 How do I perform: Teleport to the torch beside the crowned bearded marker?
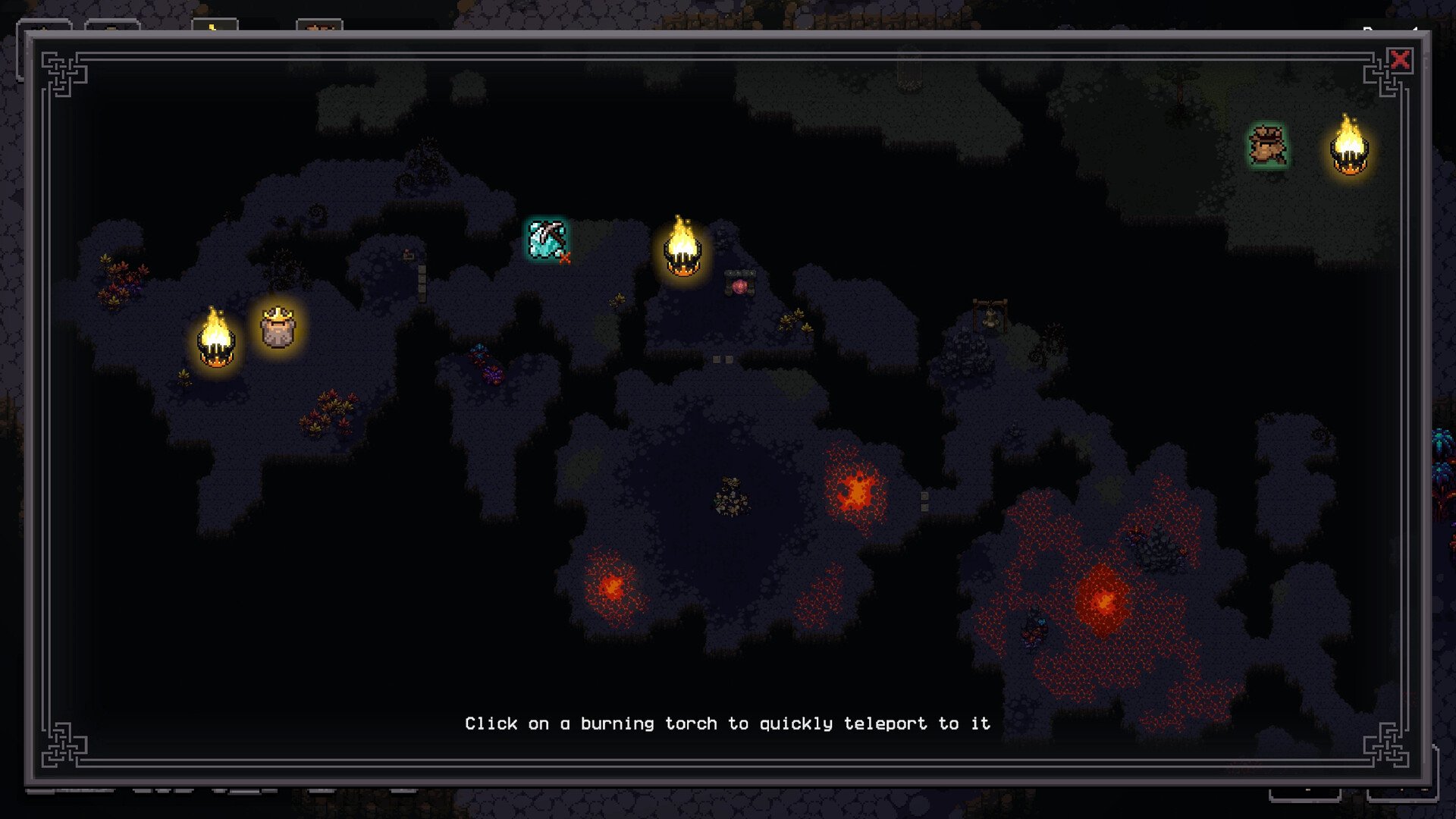[x=216, y=340]
